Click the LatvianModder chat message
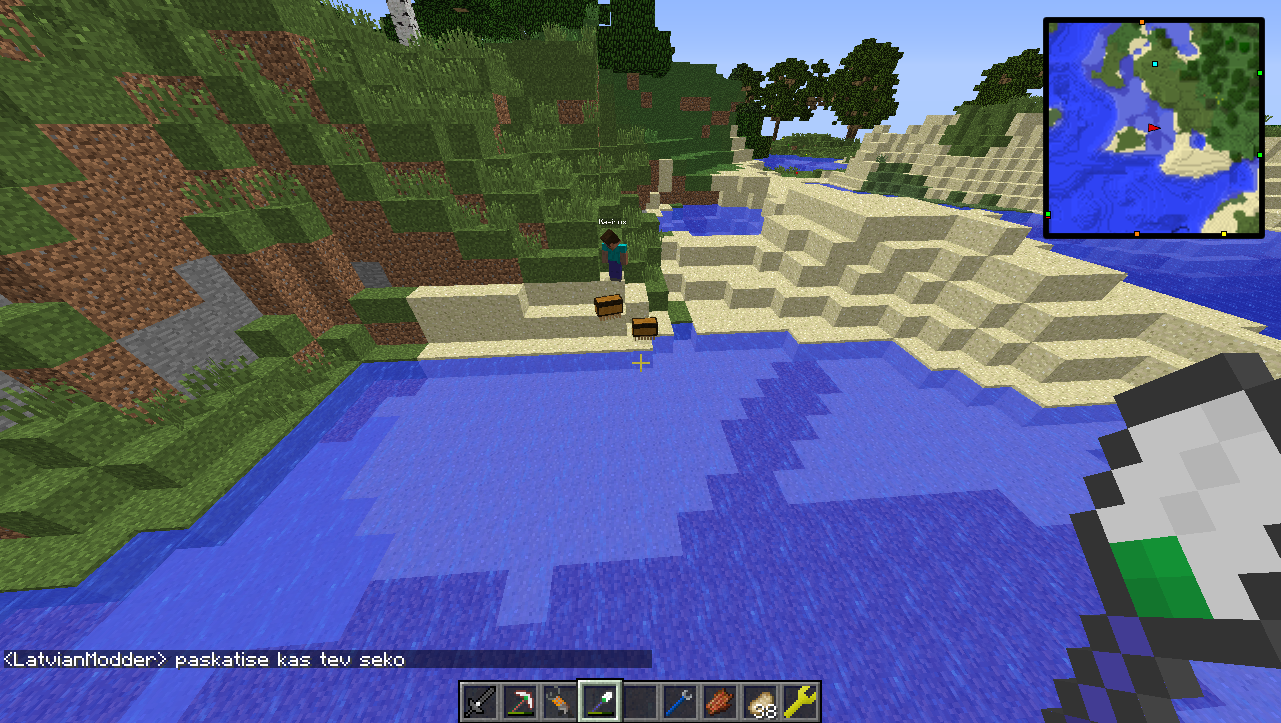The width and height of the screenshot is (1281, 723). click(204, 660)
